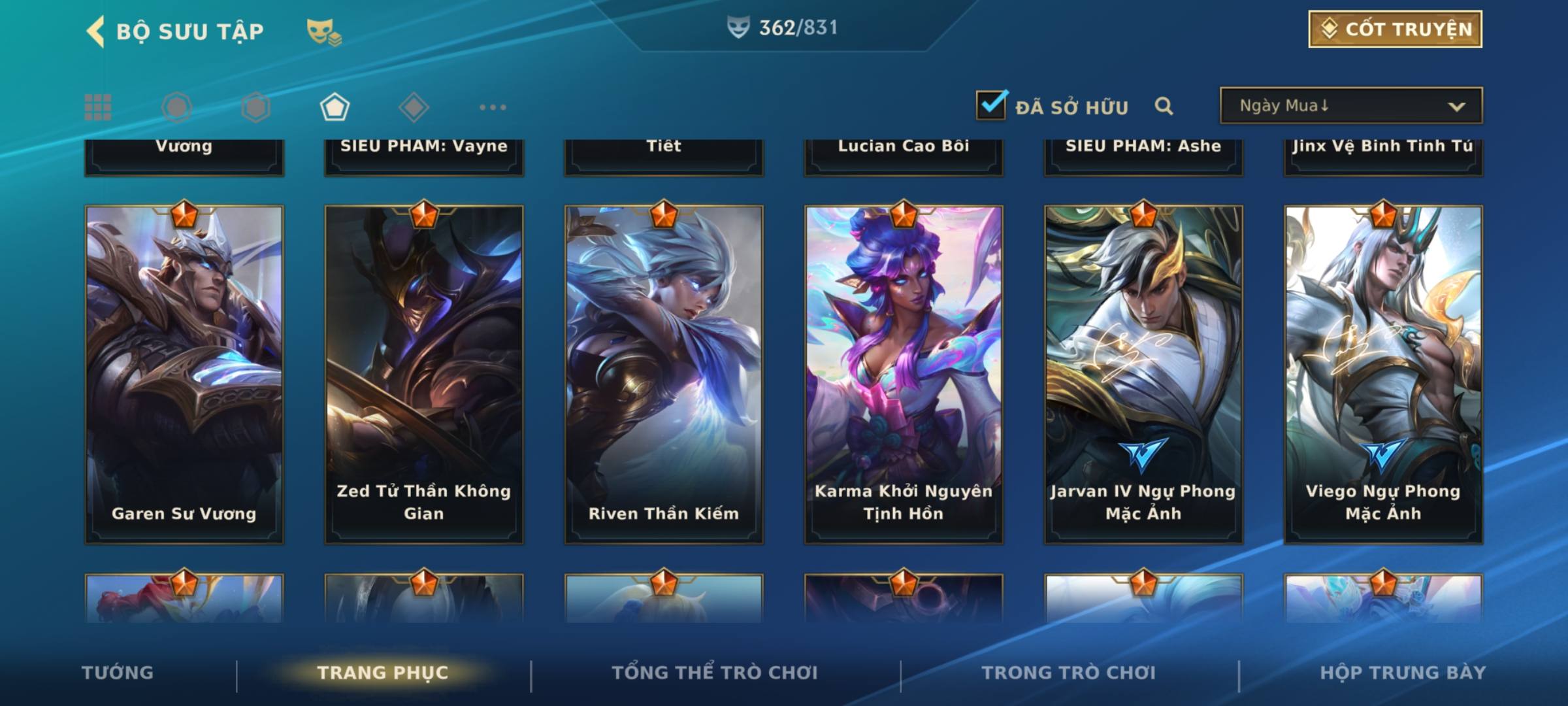Switch to the Tướng tab
Image resolution: width=1568 pixels, height=706 pixels.
click(118, 673)
